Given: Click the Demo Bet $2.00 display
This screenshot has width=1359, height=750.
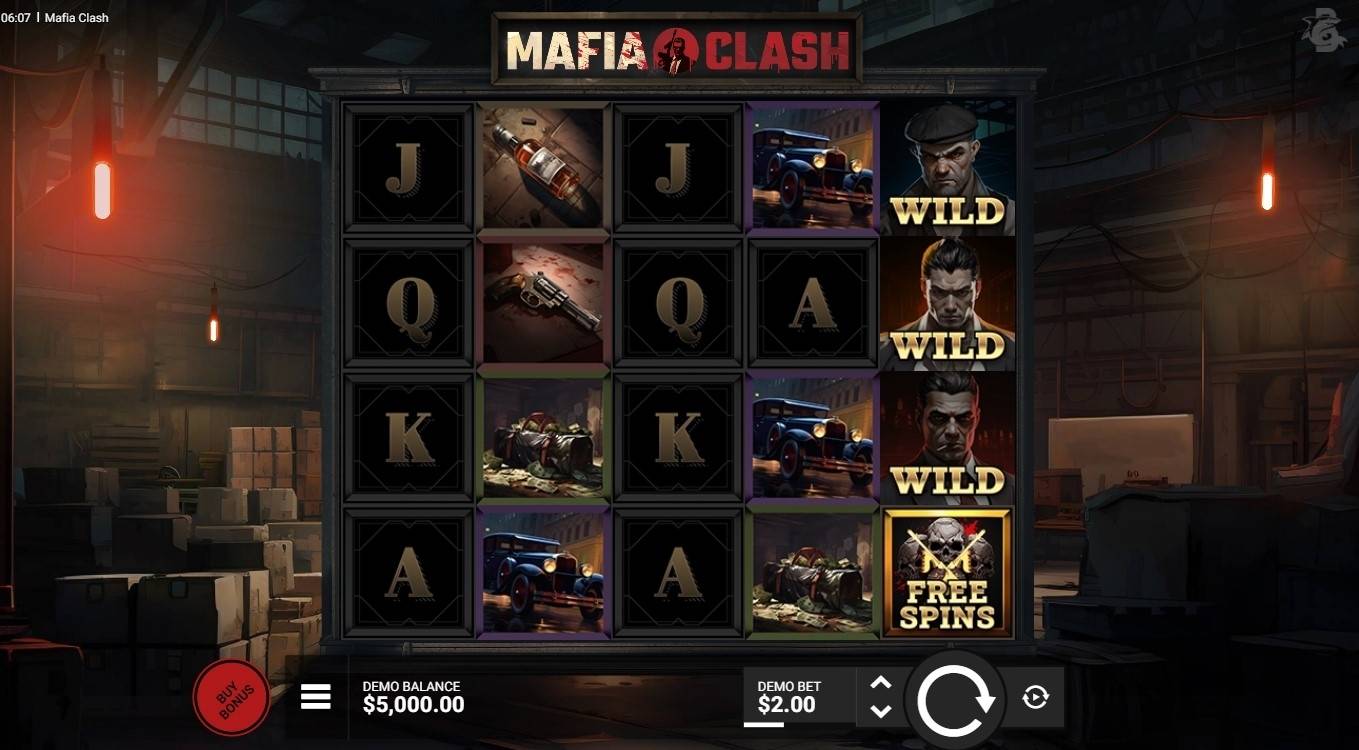Looking at the screenshot, I should (789, 697).
